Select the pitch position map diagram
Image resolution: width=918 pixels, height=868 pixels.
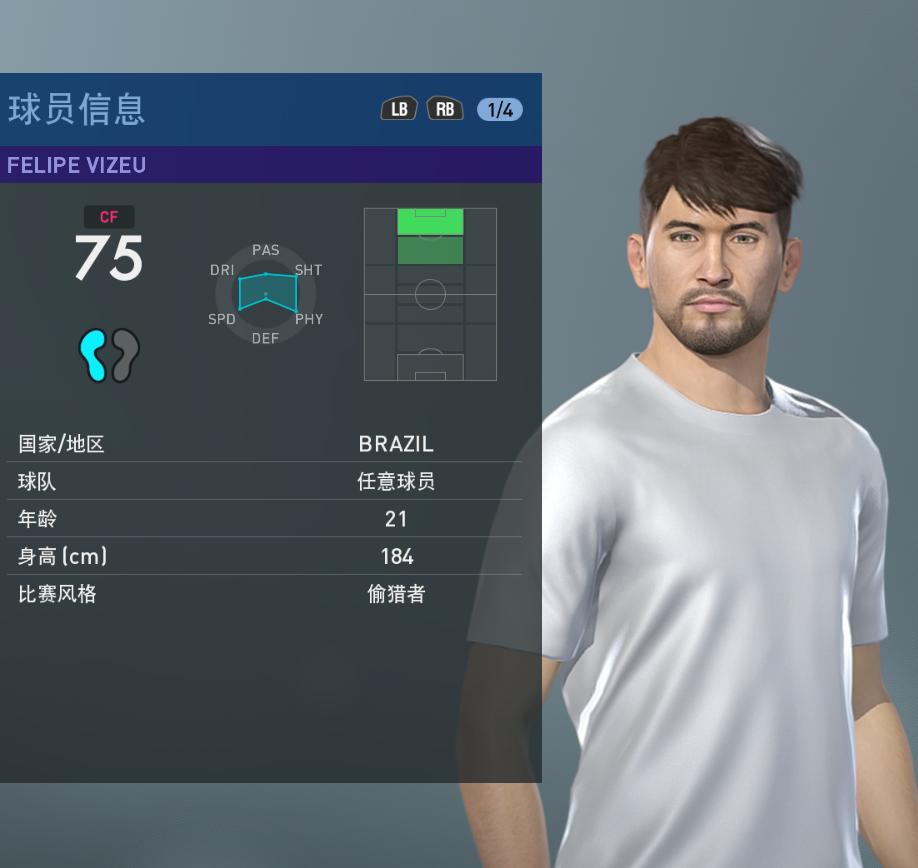(430, 294)
